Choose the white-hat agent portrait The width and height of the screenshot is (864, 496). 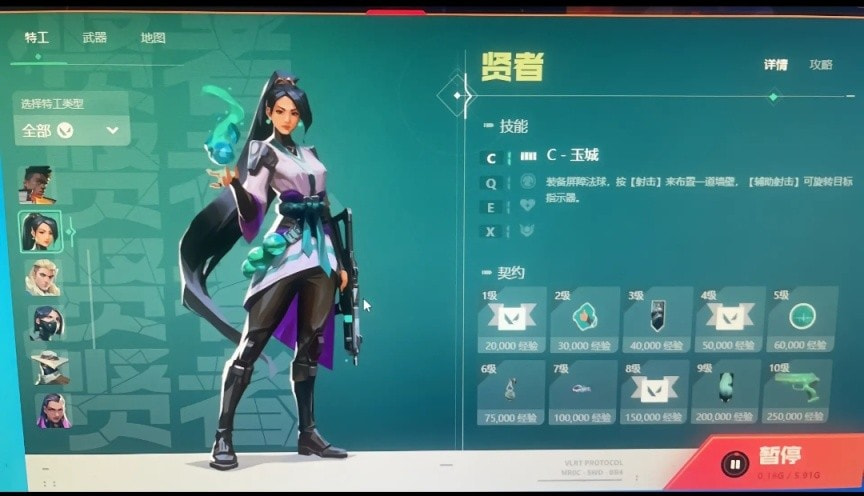49,366
